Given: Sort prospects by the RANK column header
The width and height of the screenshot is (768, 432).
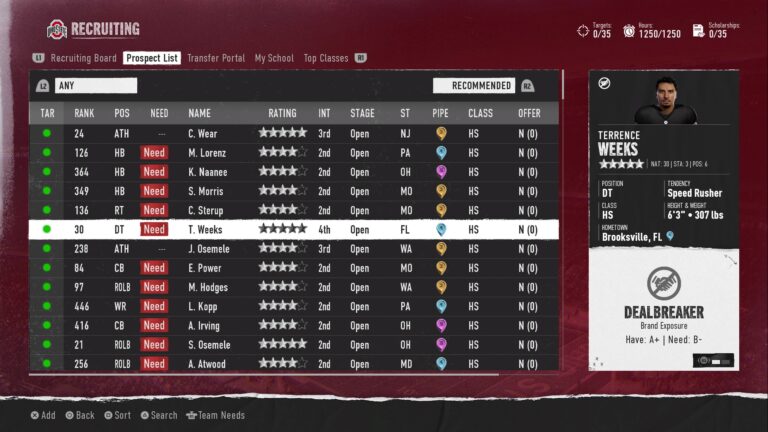Looking at the screenshot, I should (84, 113).
